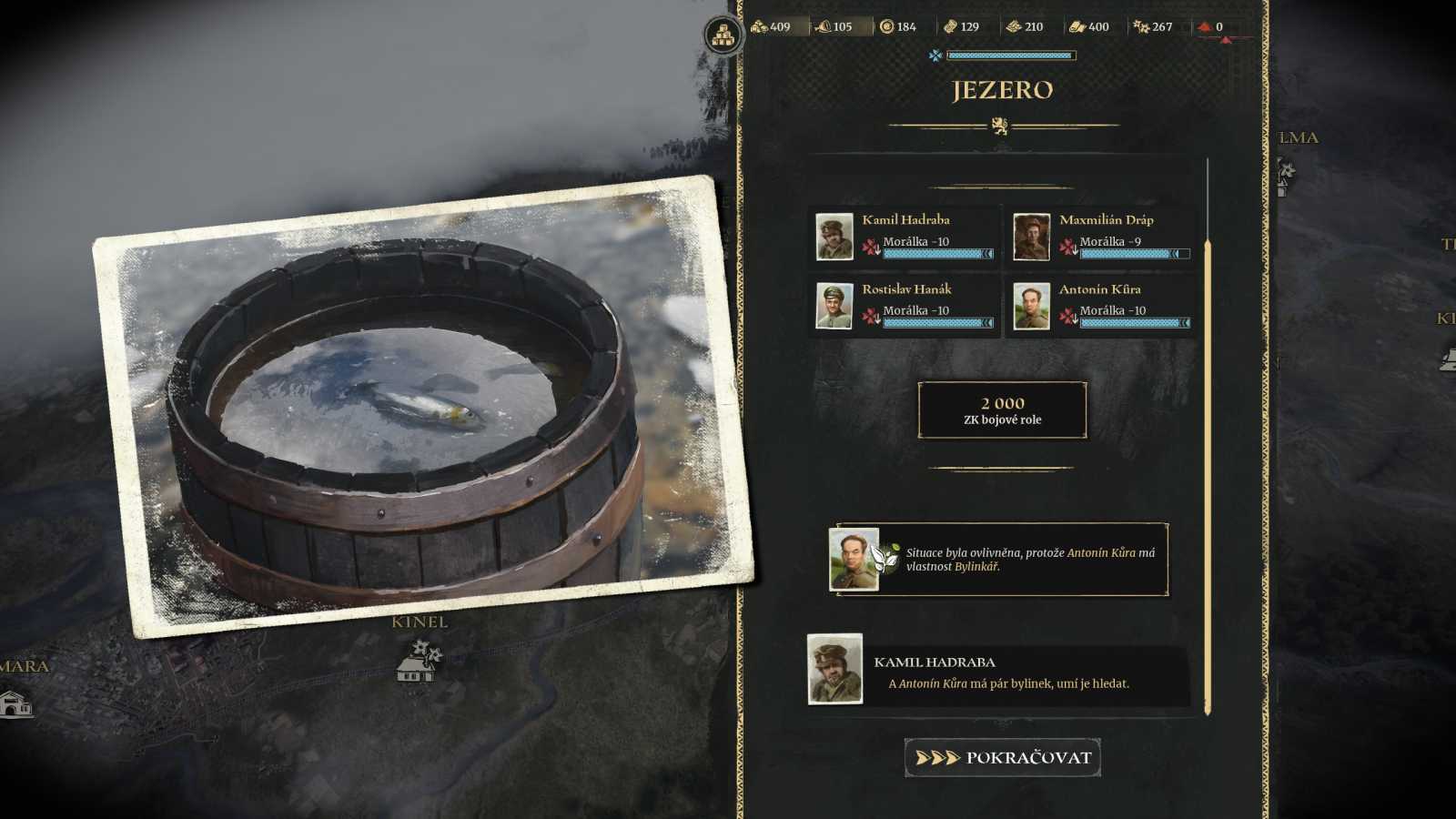Select the megaphone resource icon showing 105

pyautogui.click(x=824, y=27)
